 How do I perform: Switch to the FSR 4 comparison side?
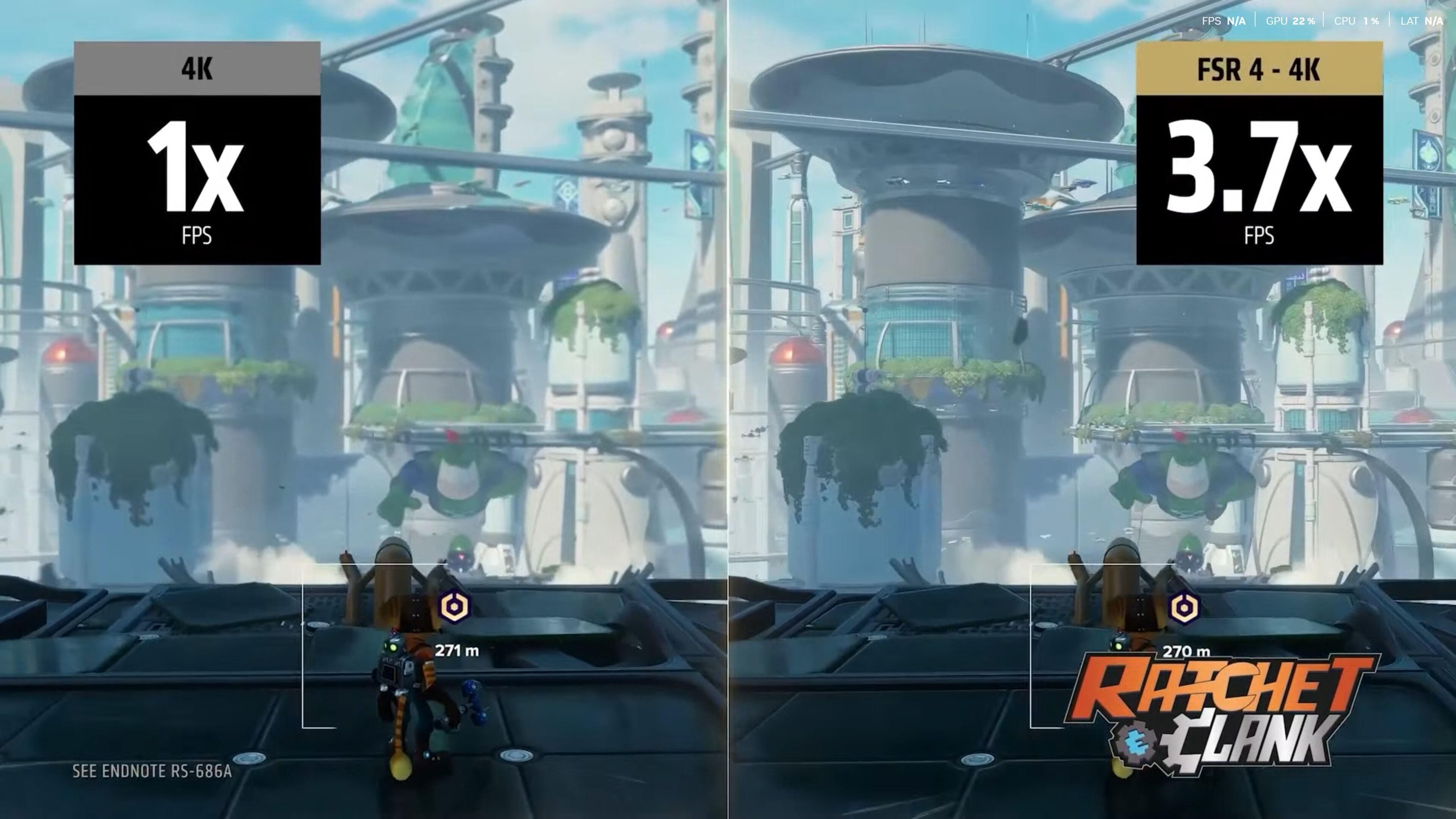click(1091, 395)
